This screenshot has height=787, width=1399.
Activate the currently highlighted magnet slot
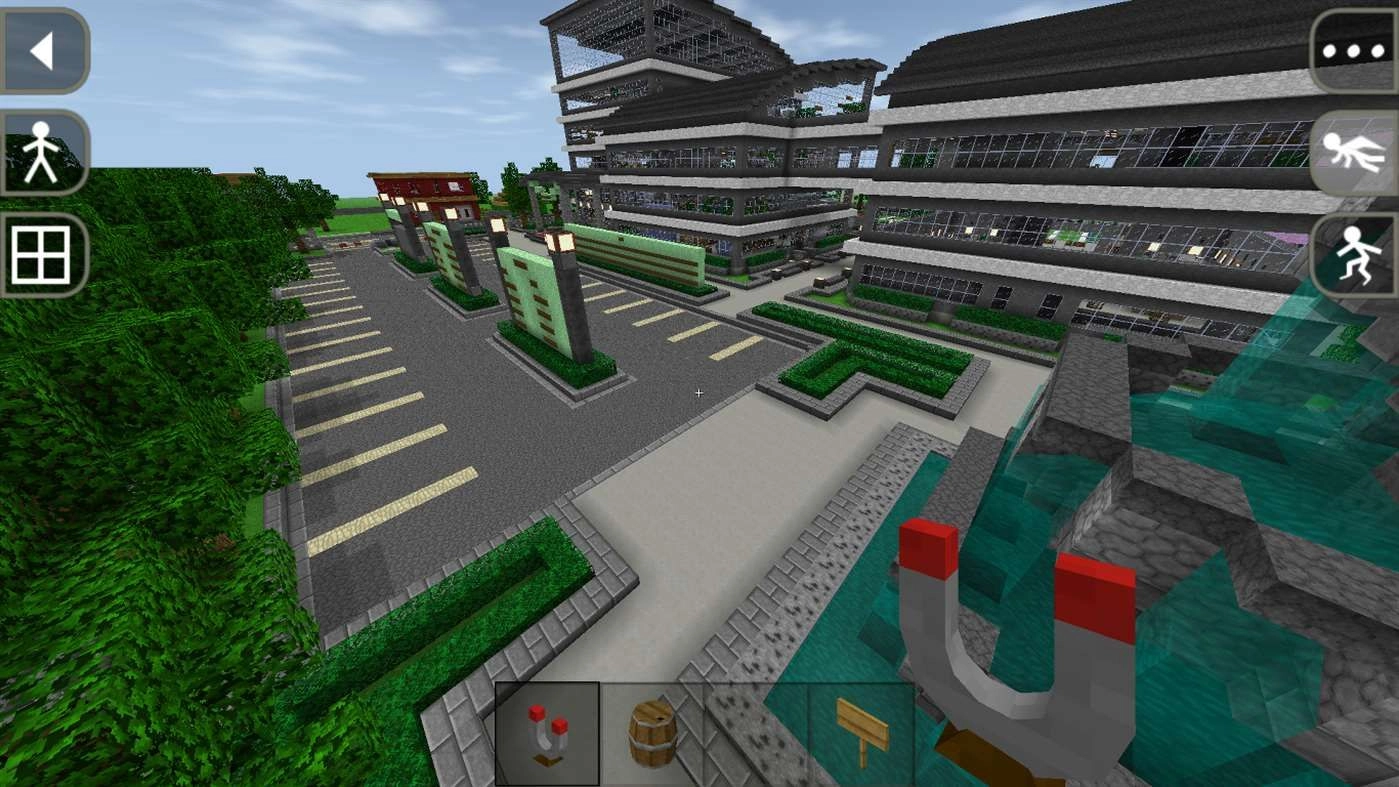coord(547,734)
